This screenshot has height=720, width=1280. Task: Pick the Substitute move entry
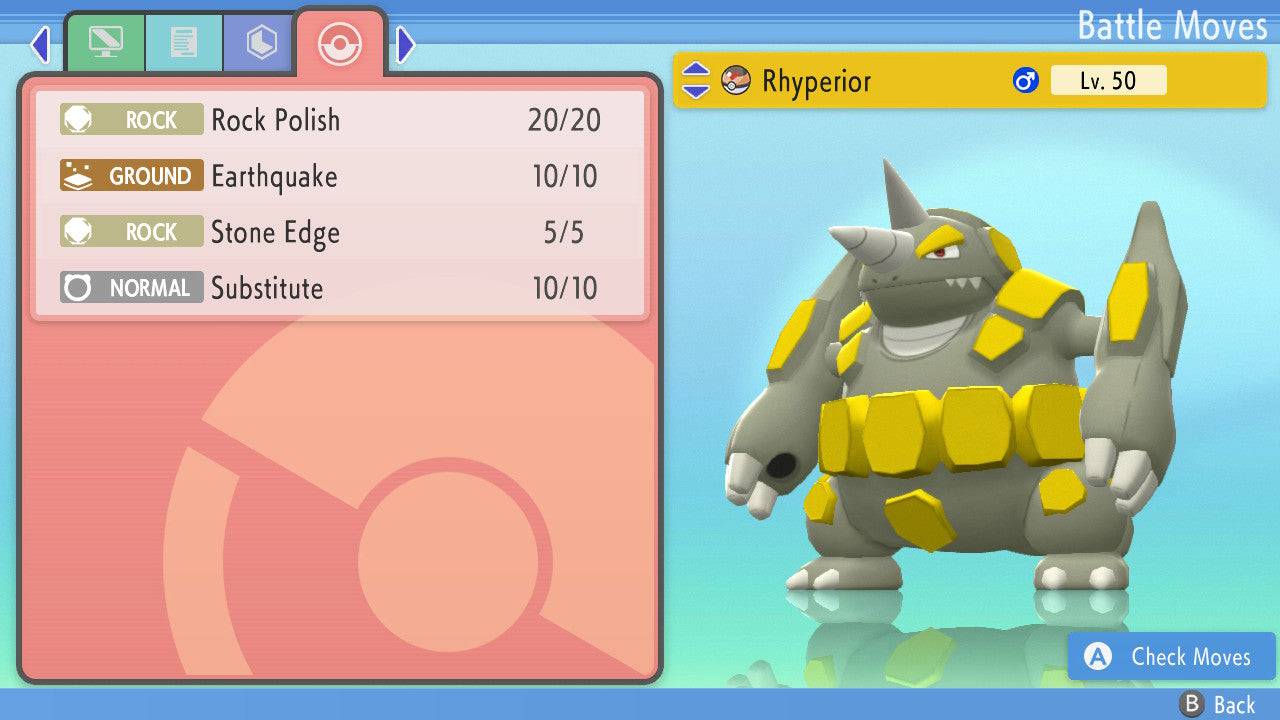pyautogui.click(x=340, y=288)
